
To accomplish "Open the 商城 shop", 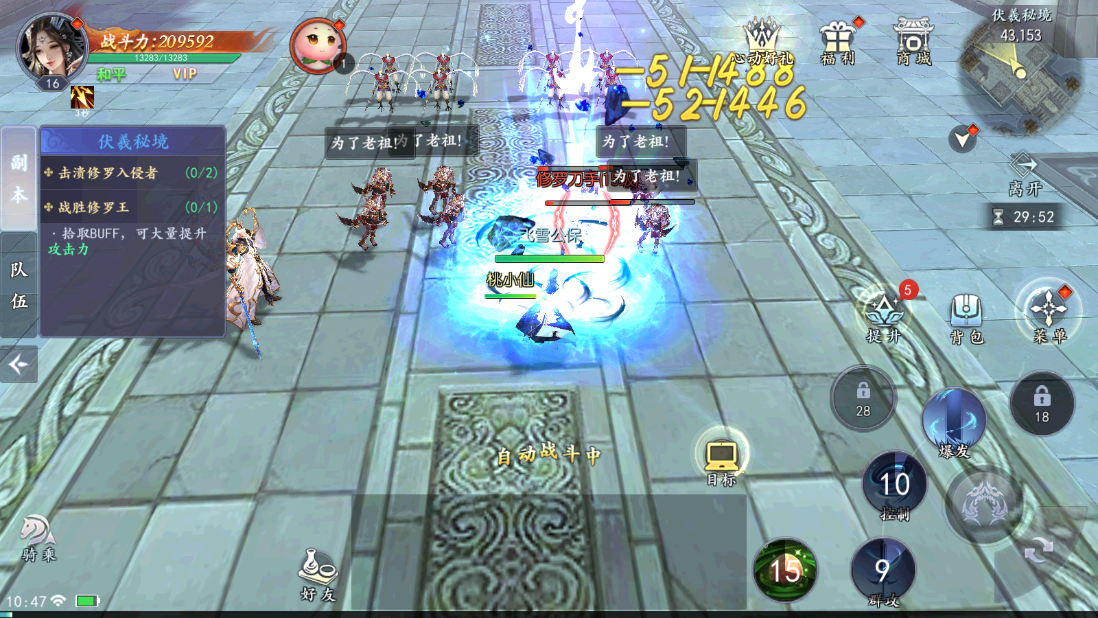I will click(913, 42).
